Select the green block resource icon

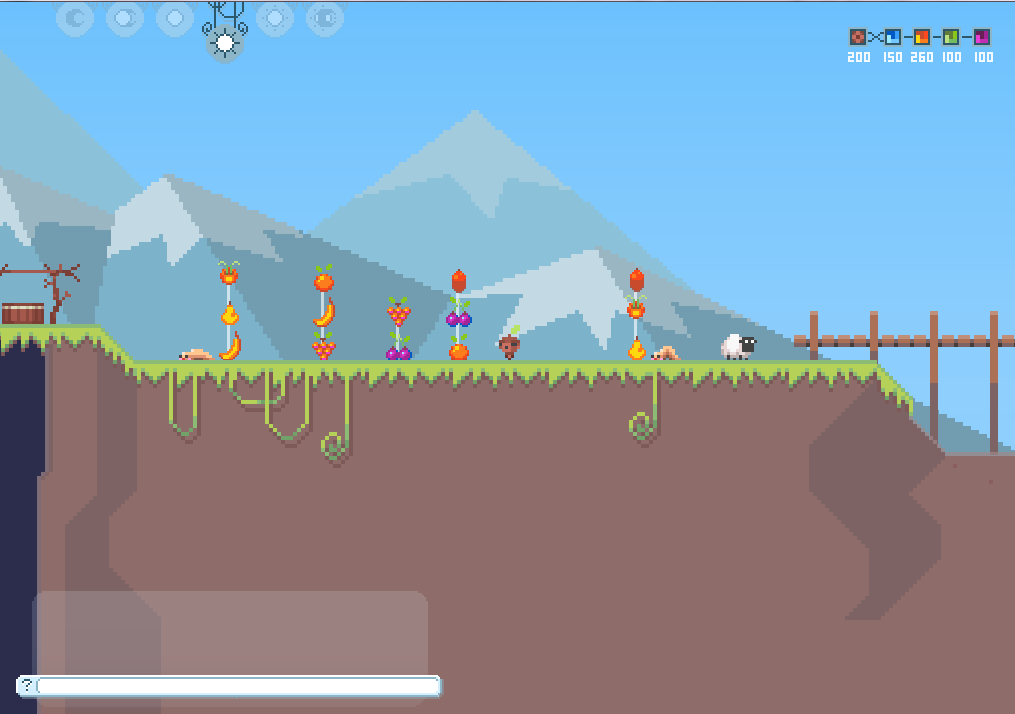[952, 37]
